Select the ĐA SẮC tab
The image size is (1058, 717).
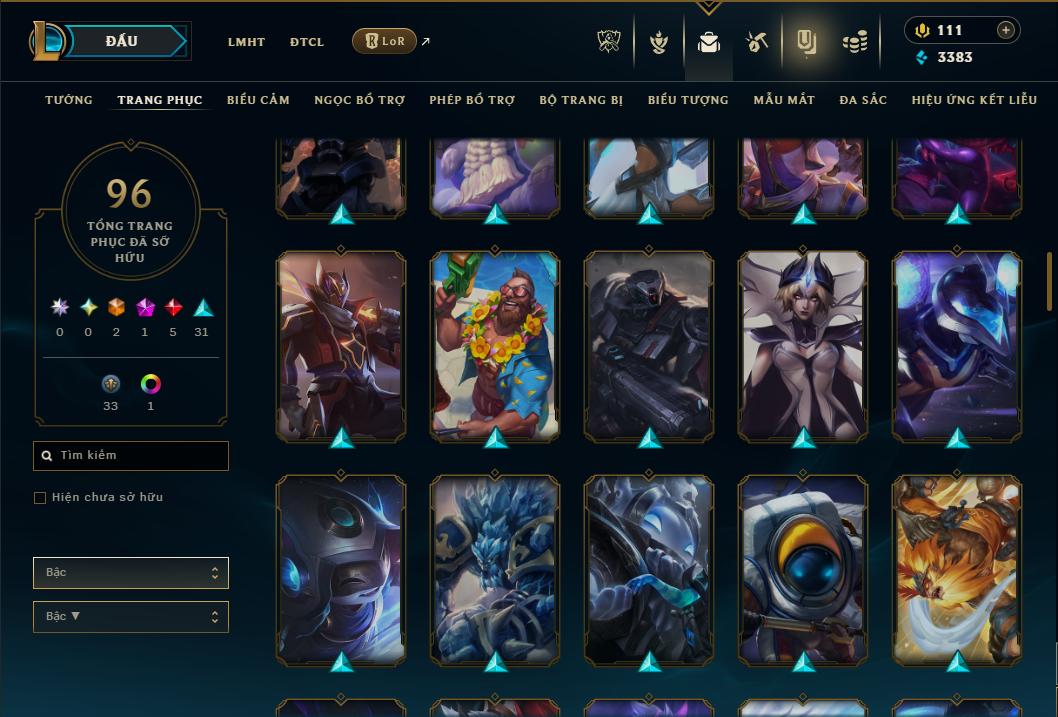tap(863, 100)
